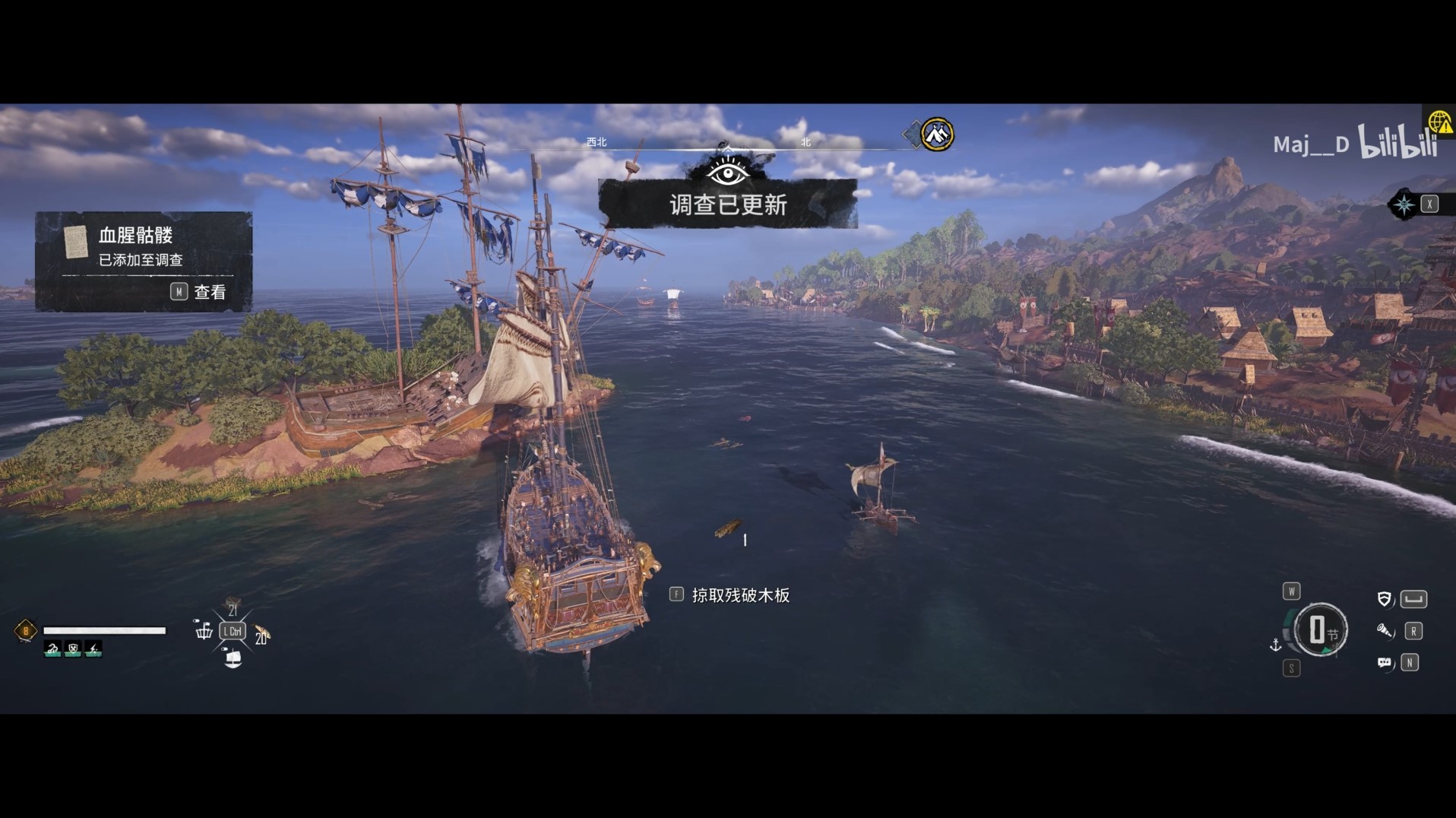Select the lightning bolt ship buff icon
Screen dimensions: 1456x818
(93, 649)
